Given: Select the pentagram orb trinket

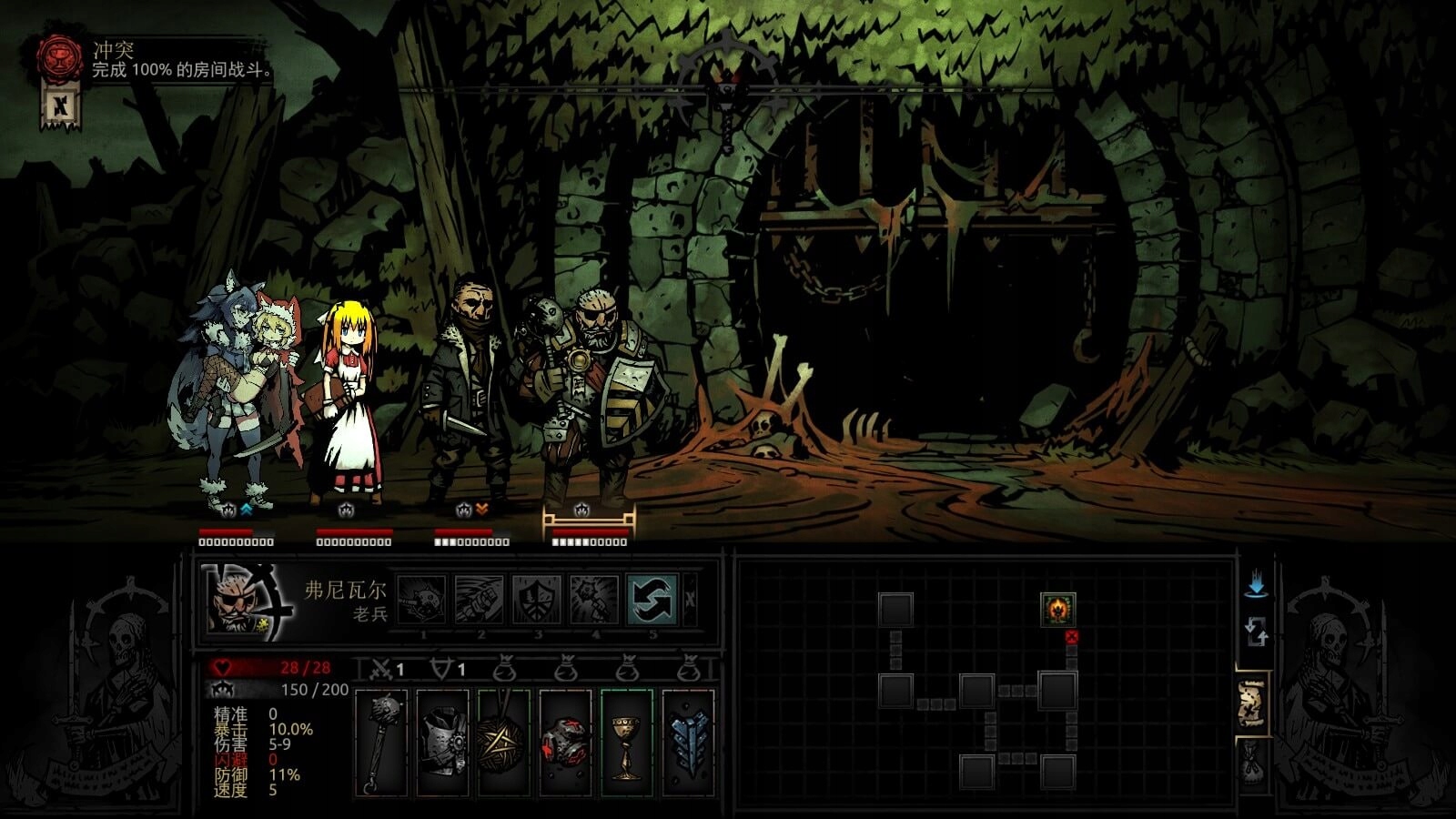Looking at the screenshot, I should (504, 742).
